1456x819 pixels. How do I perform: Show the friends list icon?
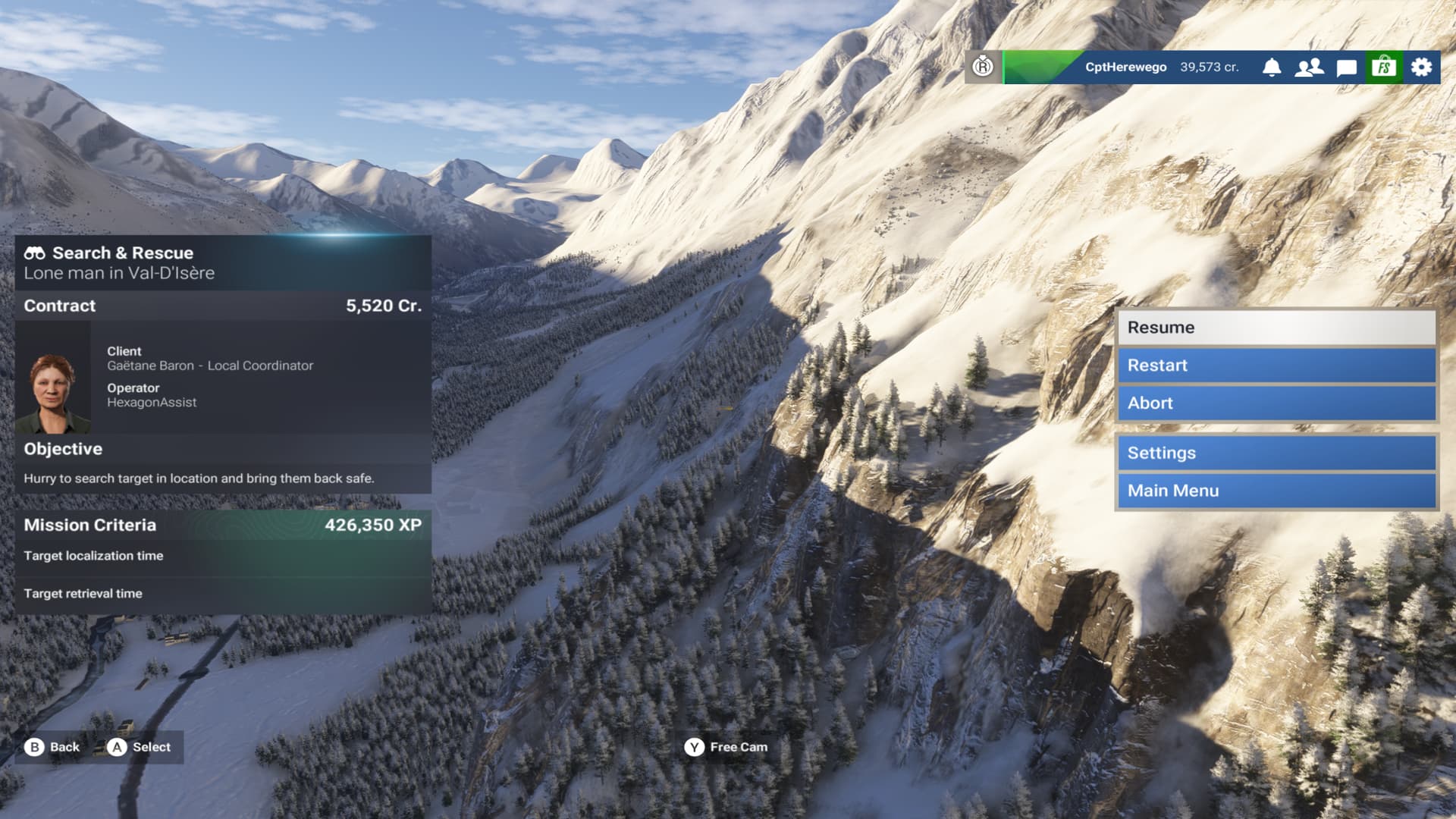point(1309,67)
